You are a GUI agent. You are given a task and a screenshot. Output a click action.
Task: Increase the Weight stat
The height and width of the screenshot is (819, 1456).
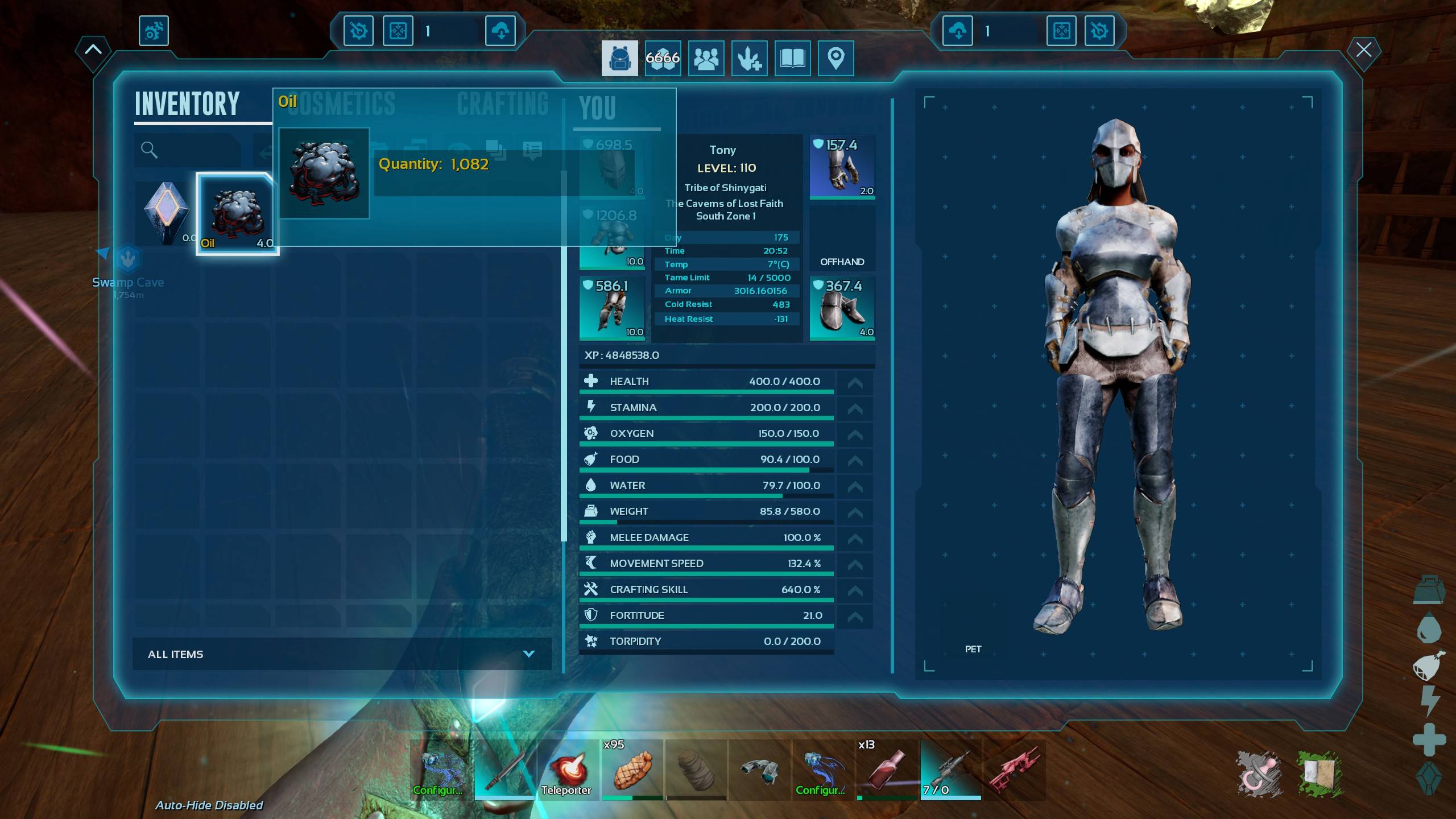point(855,512)
